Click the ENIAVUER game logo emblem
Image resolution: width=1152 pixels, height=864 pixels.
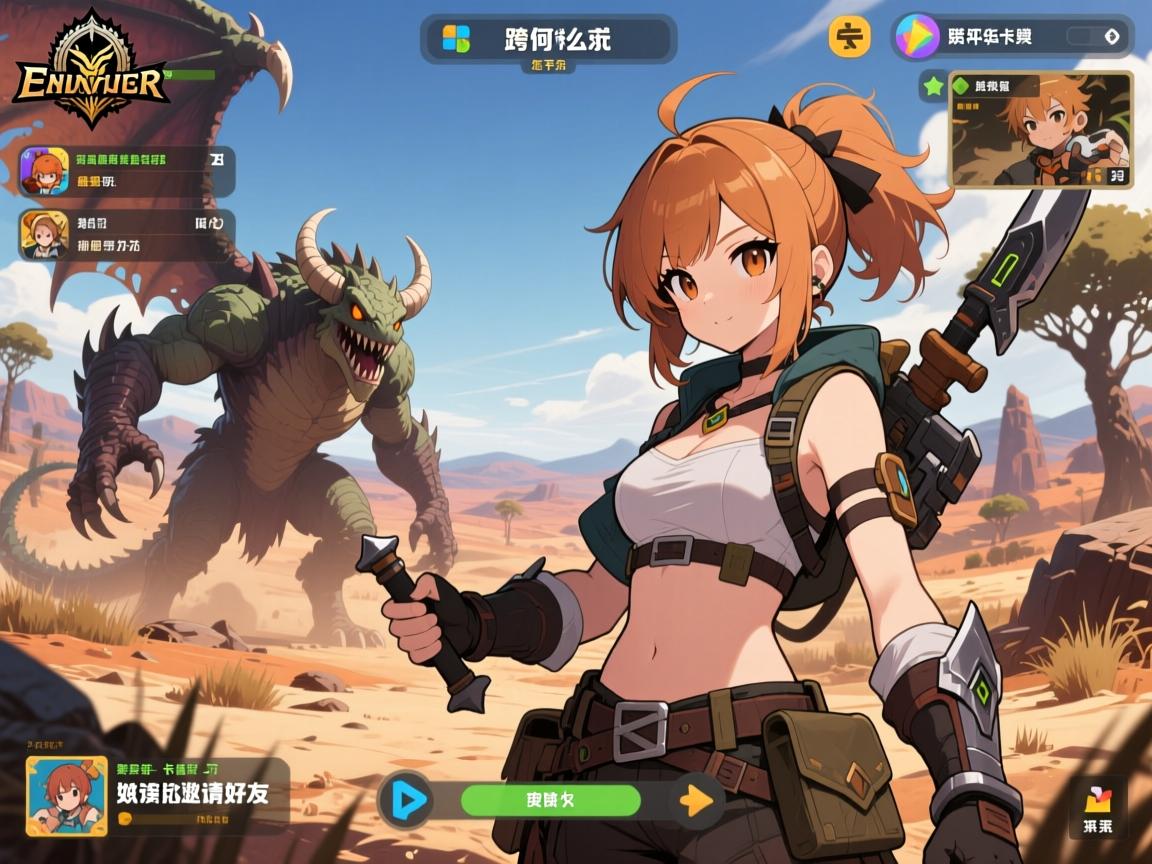(91, 70)
